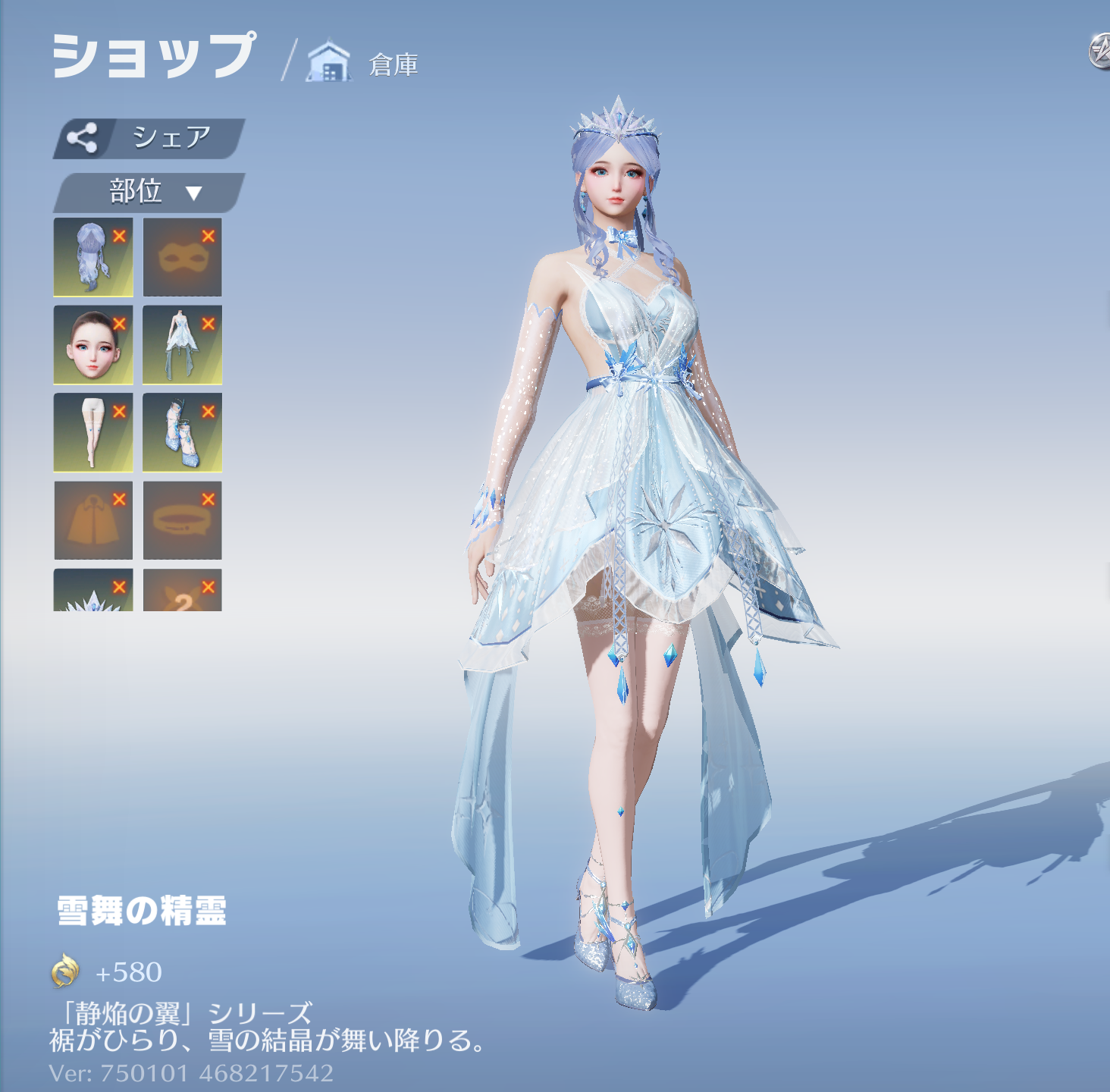Click the シェア share button
The width and height of the screenshot is (1110, 1092).
click(149, 138)
